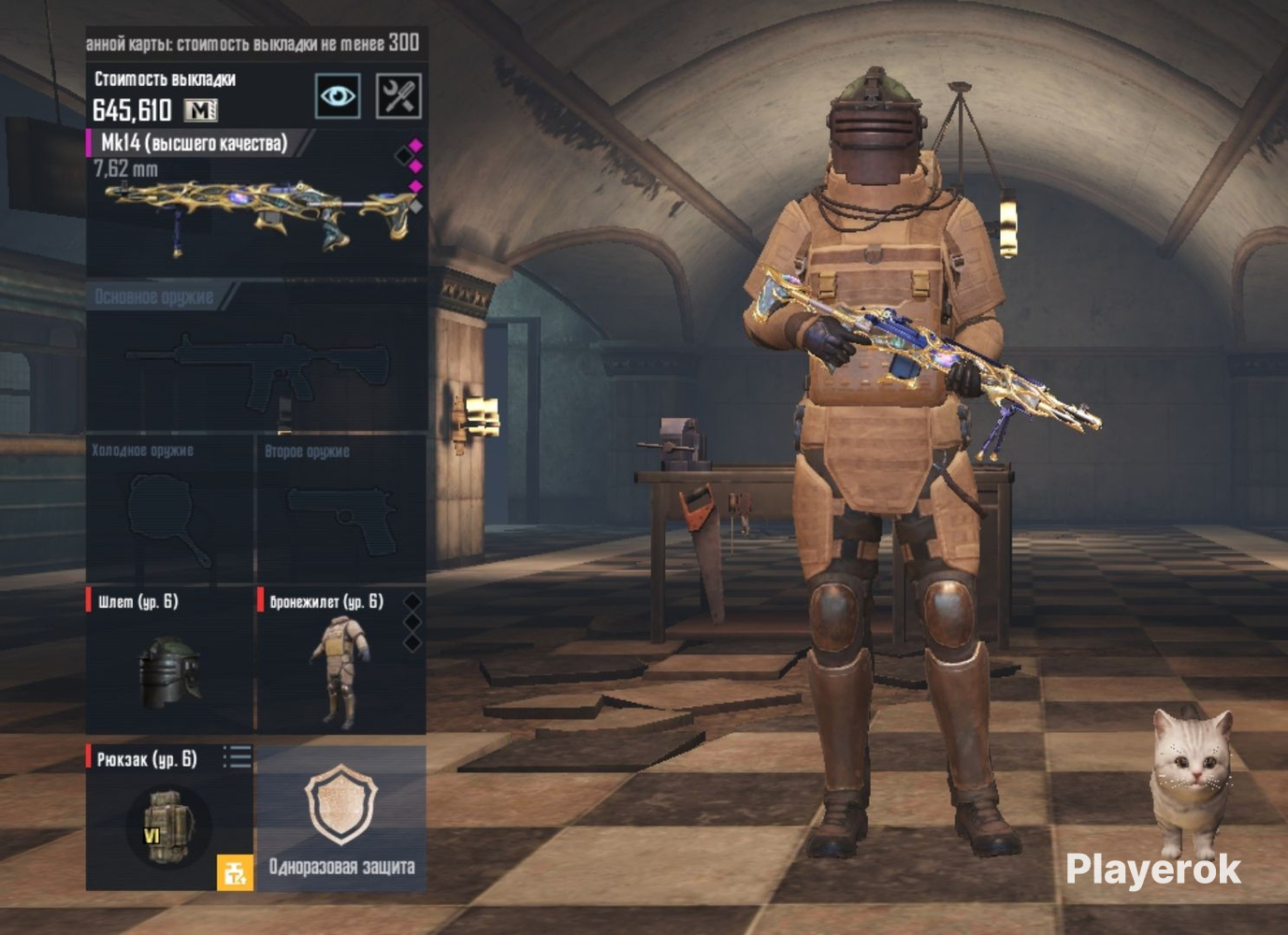
Task: Open the wrench and screwdriver tools button
Action: [398, 95]
